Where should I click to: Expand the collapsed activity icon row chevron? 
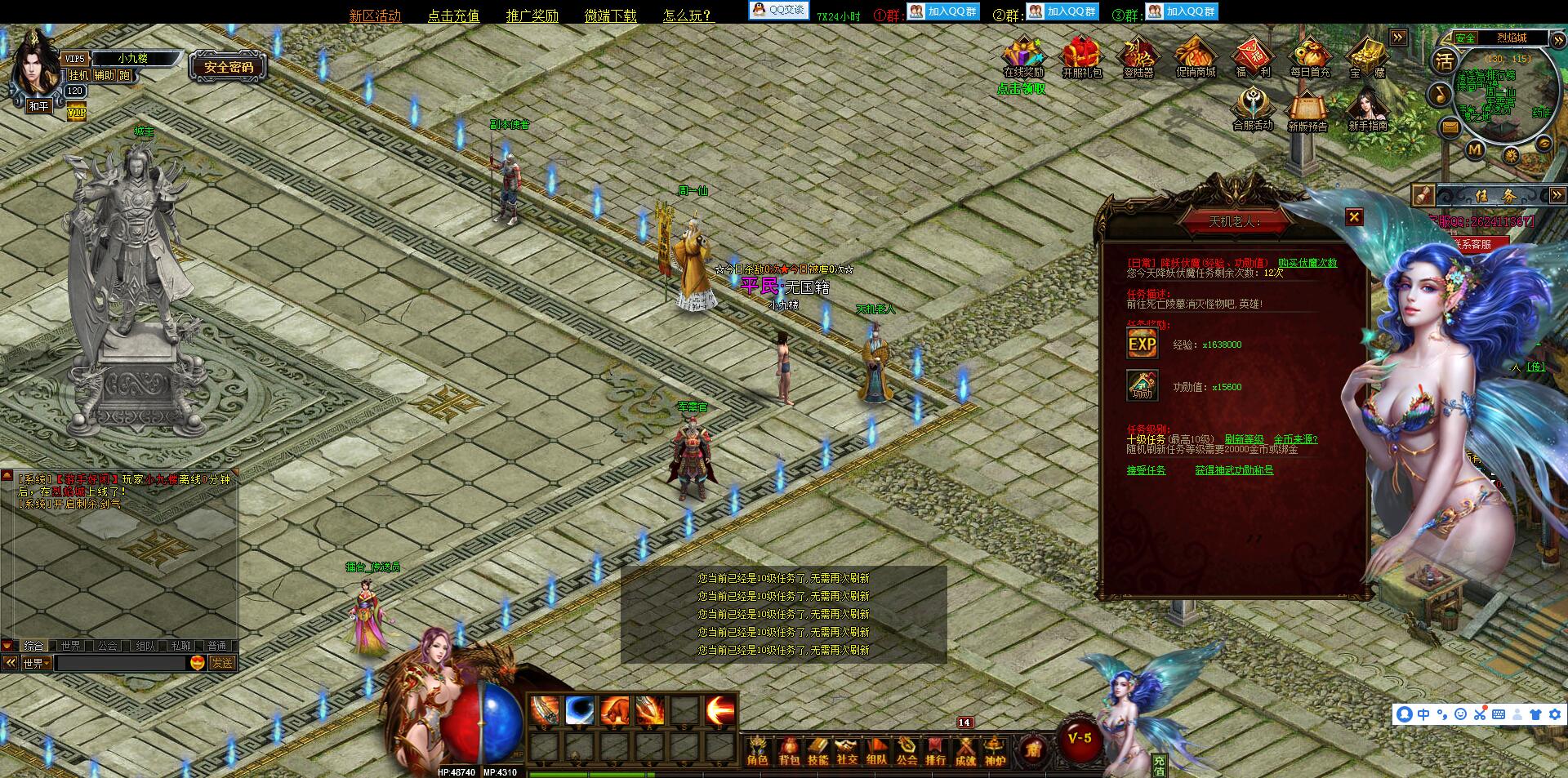(x=1398, y=37)
